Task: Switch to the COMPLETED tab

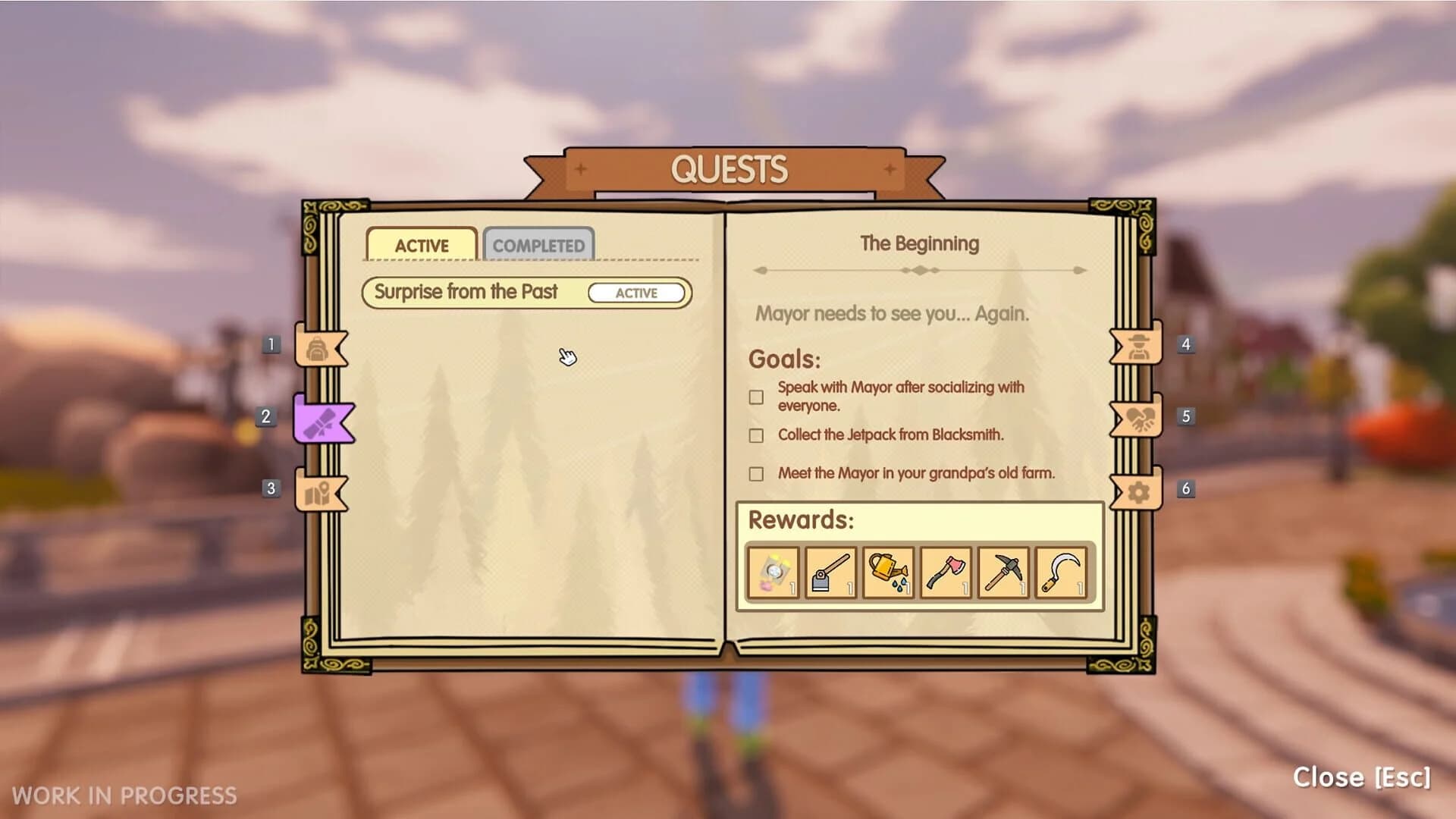Action: [539, 244]
